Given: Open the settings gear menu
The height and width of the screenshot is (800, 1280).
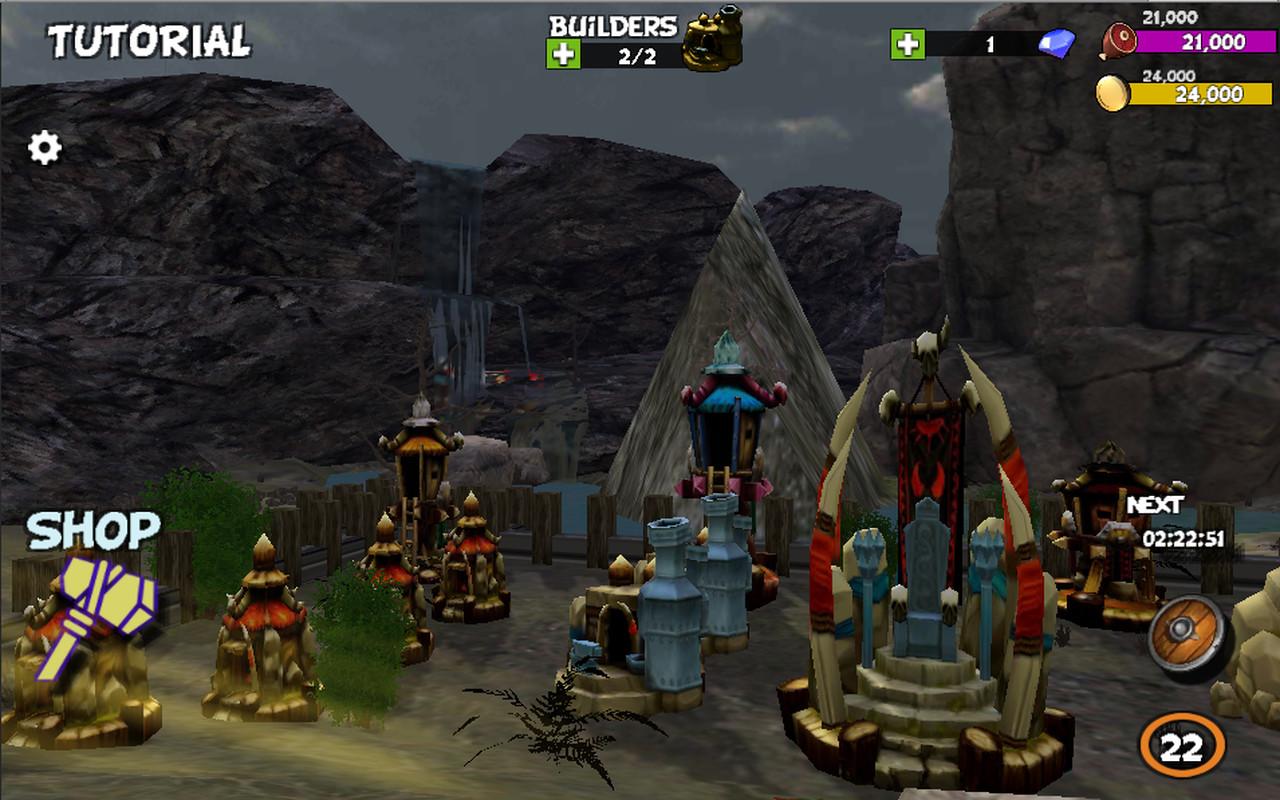Looking at the screenshot, I should 44,149.
